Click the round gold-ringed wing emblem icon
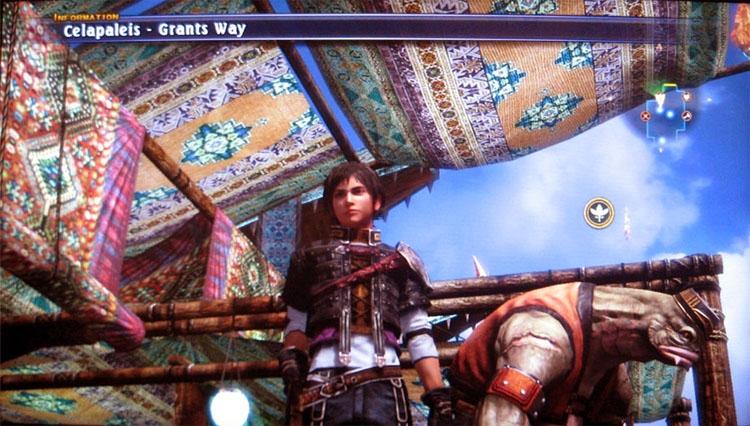The width and height of the screenshot is (750, 426). tap(599, 212)
